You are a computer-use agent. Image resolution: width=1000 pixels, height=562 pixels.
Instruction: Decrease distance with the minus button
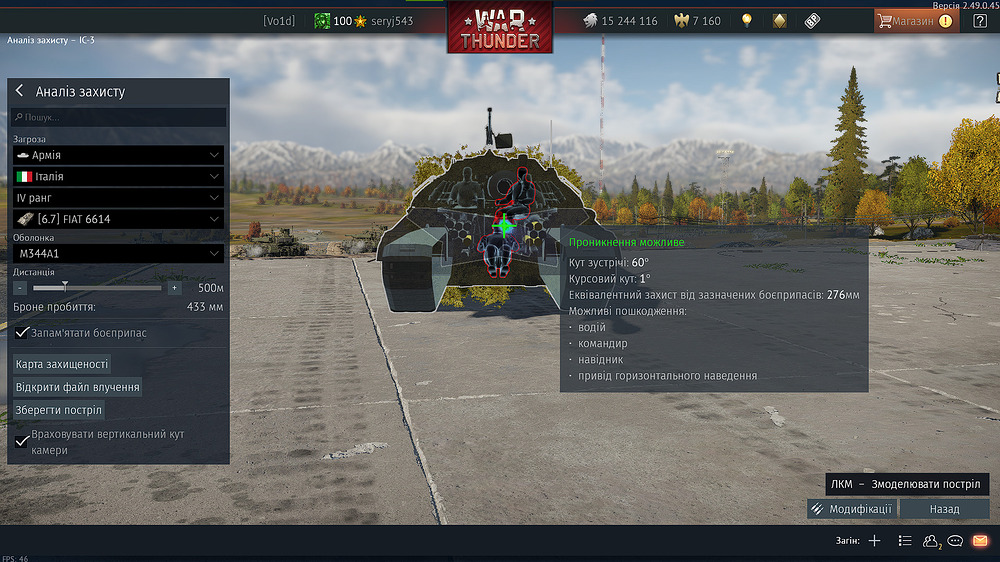[x=20, y=288]
